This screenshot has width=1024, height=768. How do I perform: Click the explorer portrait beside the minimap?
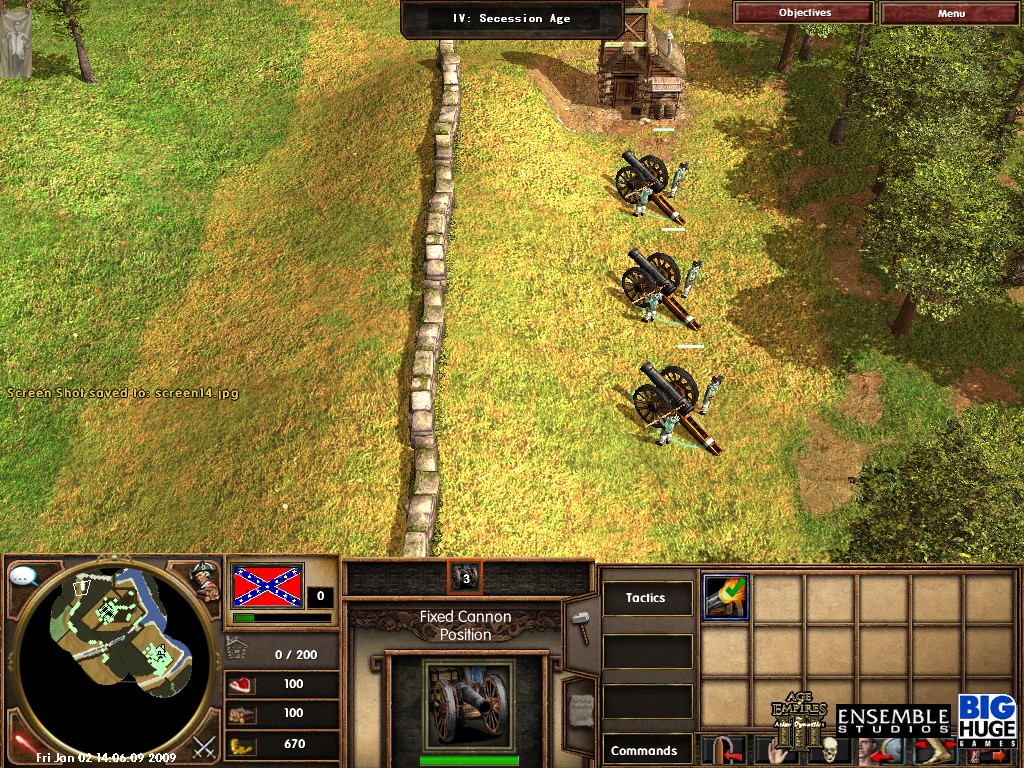click(x=205, y=580)
